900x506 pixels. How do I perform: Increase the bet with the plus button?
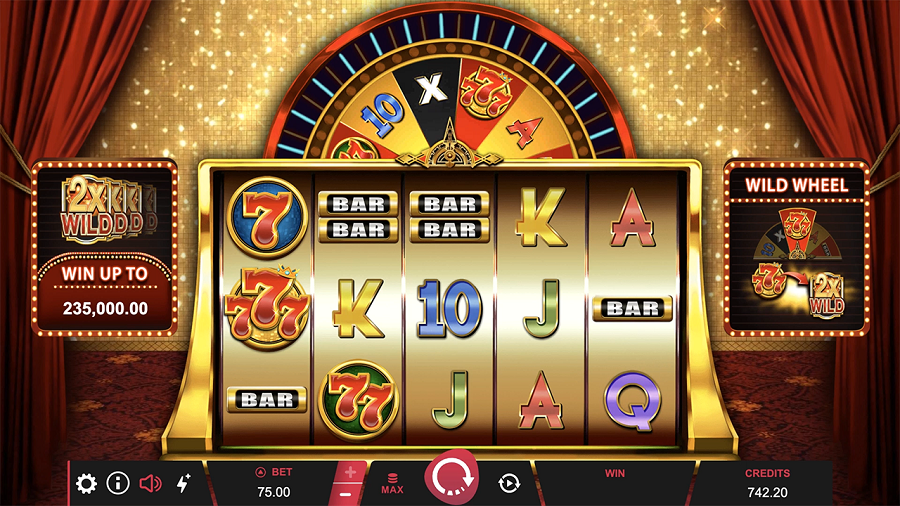pos(350,472)
